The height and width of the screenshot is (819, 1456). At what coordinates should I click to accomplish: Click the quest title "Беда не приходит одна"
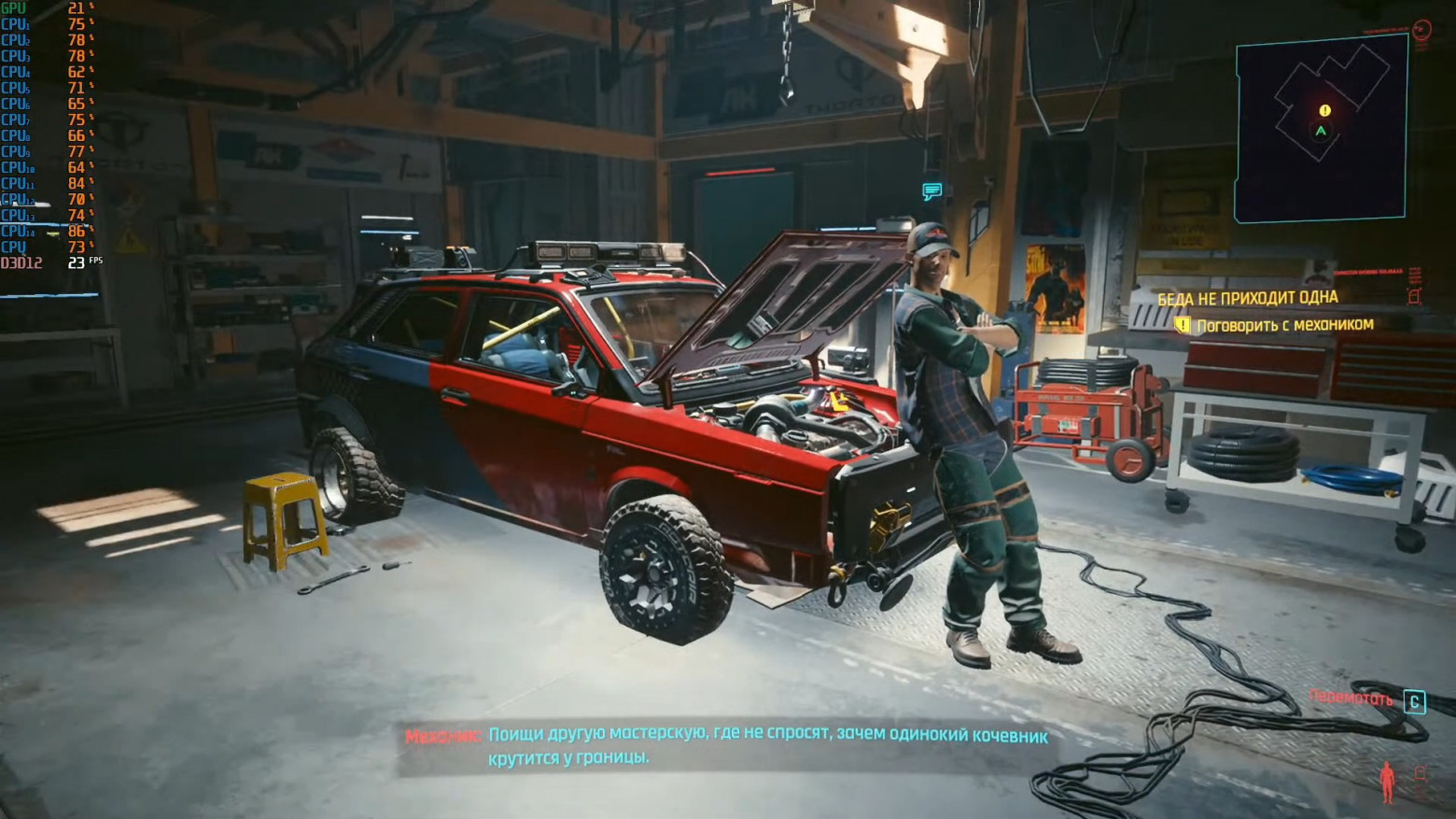coord(1247,298)
